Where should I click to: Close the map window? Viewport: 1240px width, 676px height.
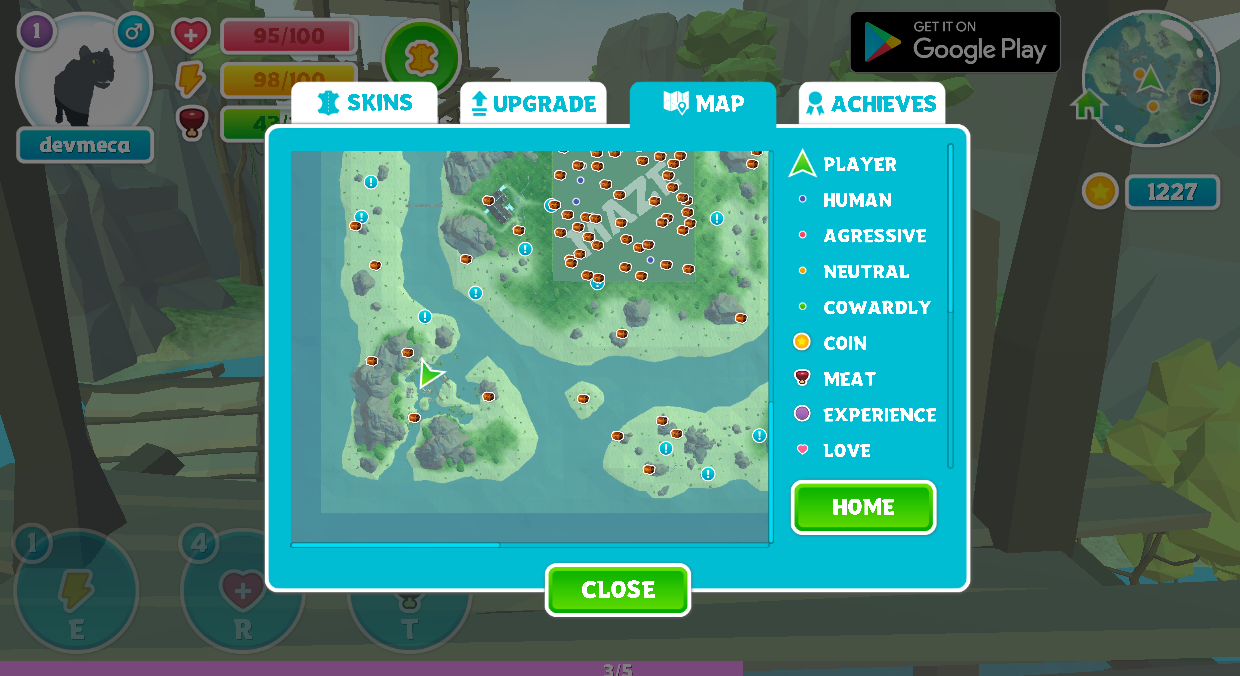tap(618, 590)
